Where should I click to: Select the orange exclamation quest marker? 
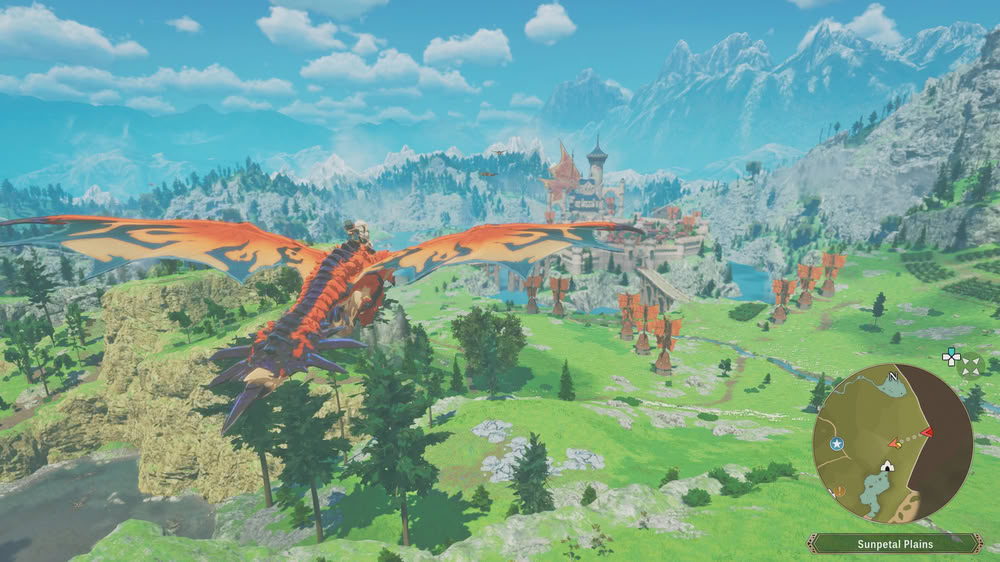841,491
